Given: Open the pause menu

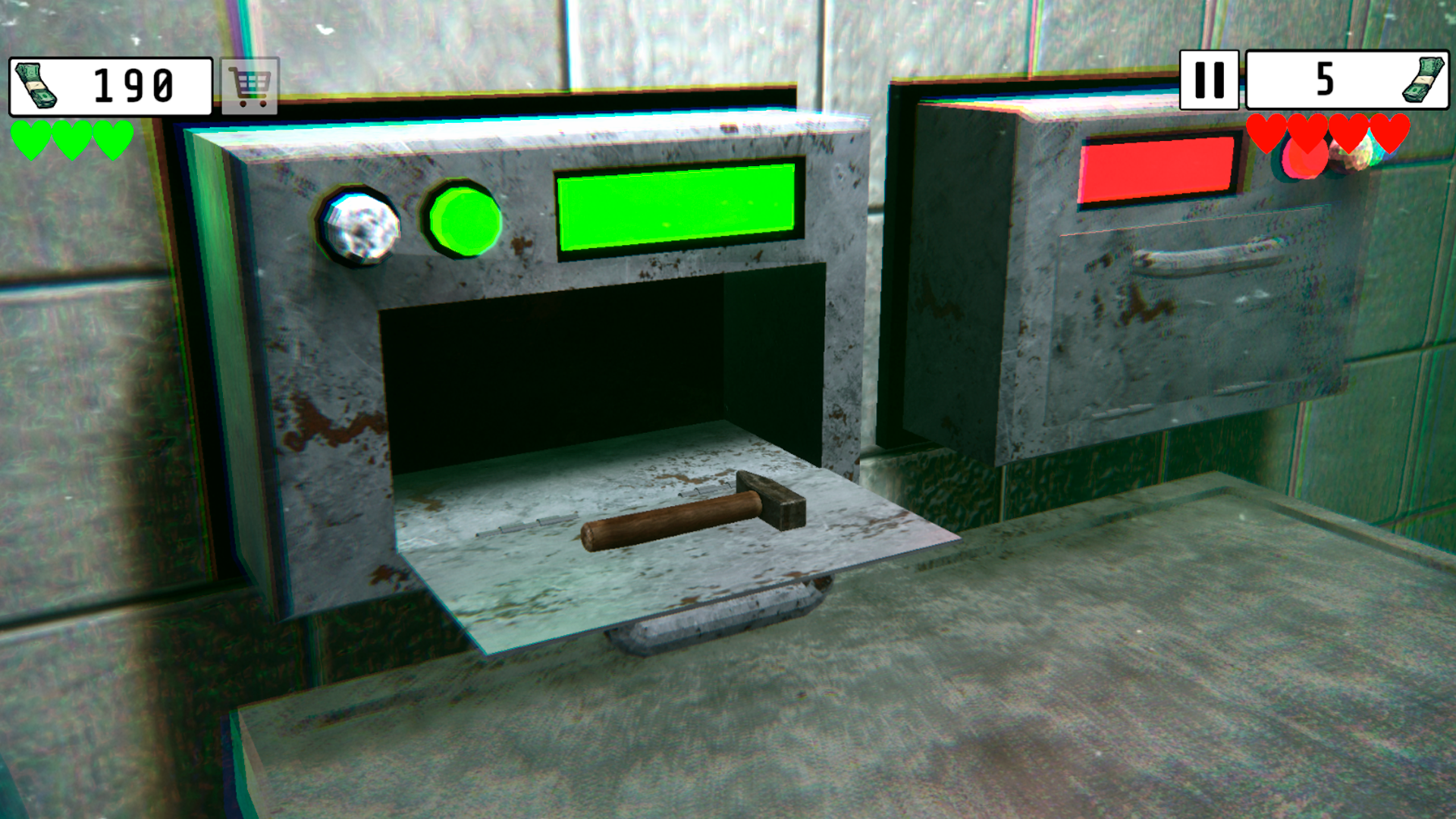Looking at the screenshot, I should pyautogui.click(x=1210, y=78).
